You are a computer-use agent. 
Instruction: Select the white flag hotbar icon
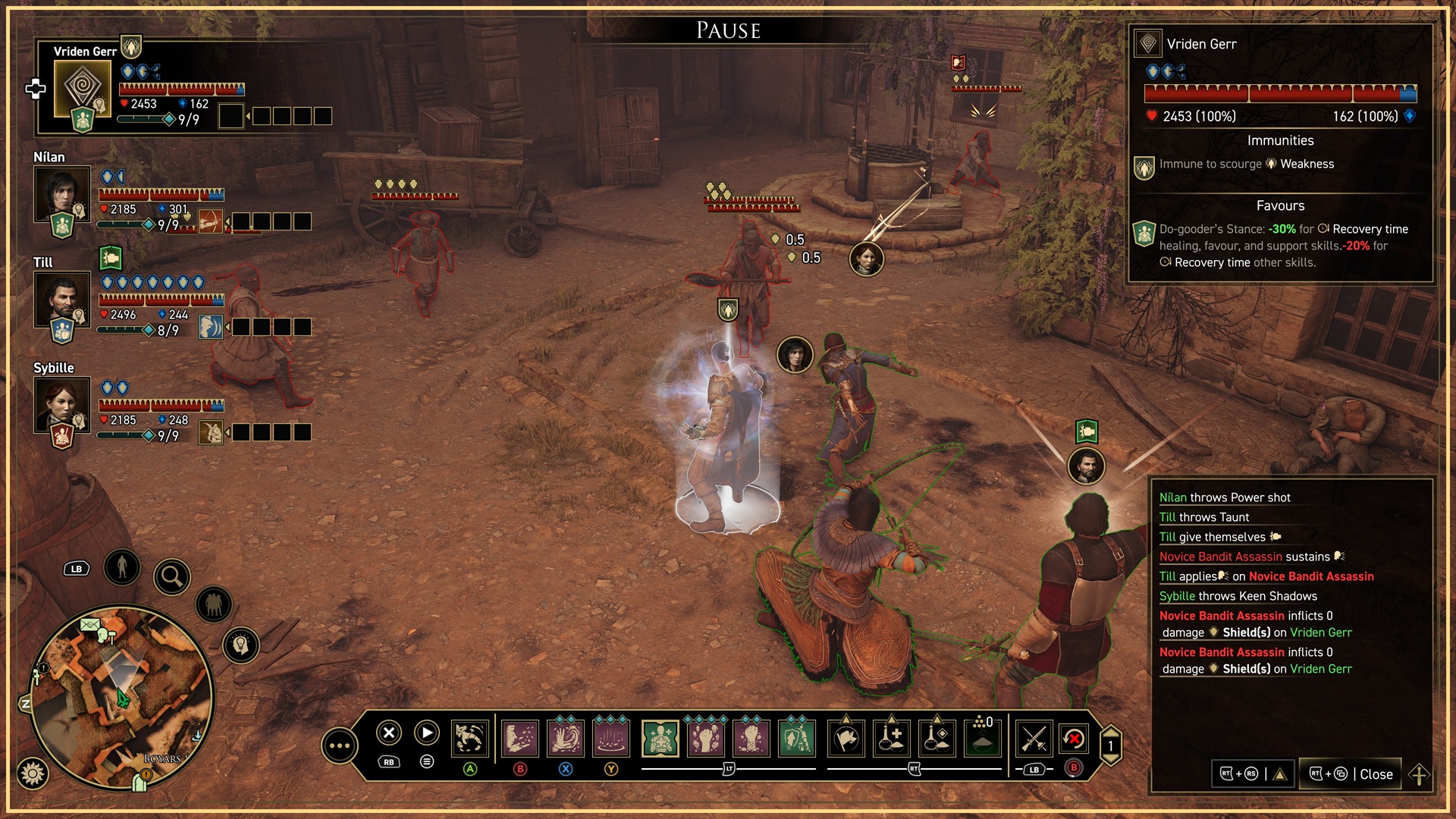coord(846,738)
